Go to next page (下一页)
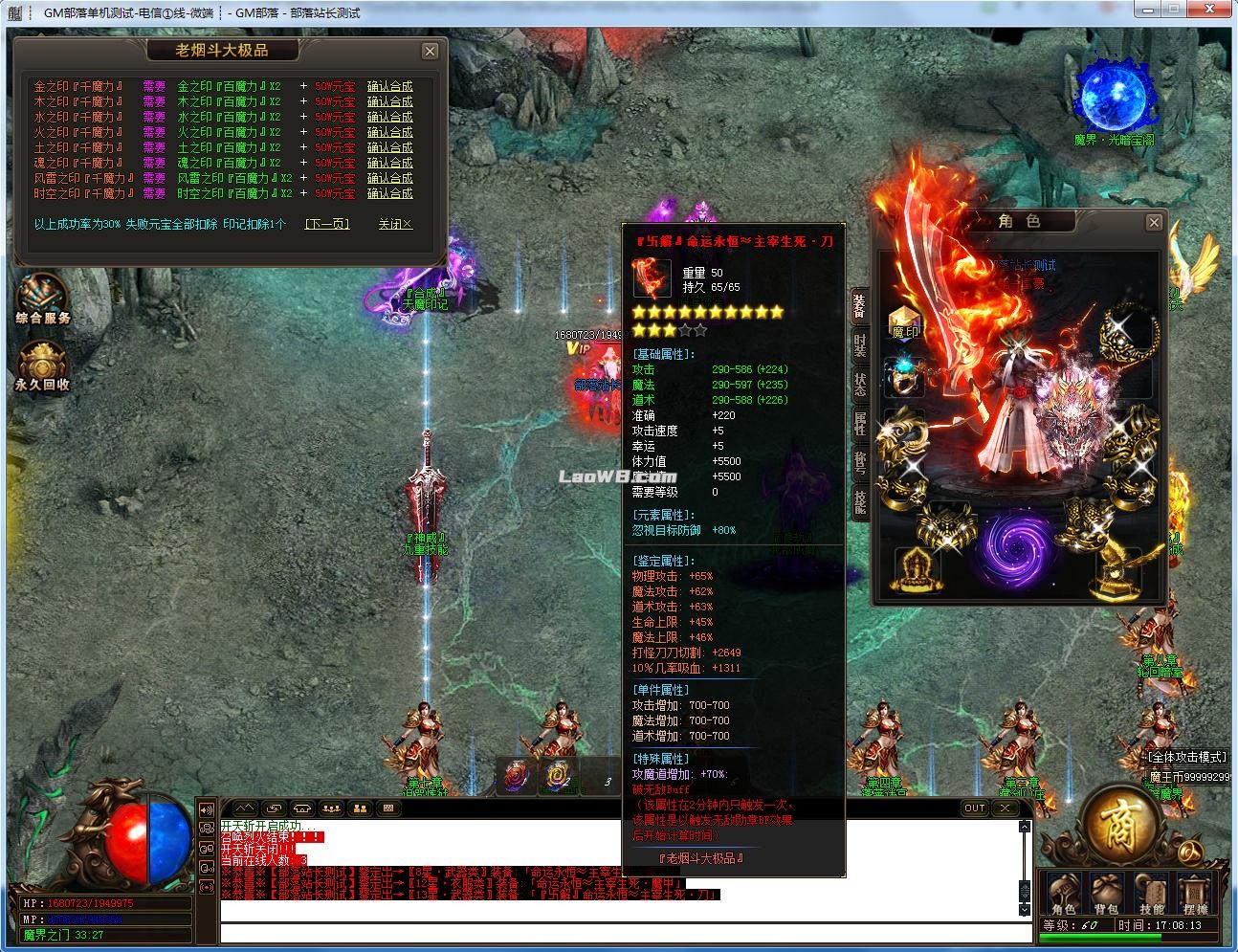 point(327,224)
